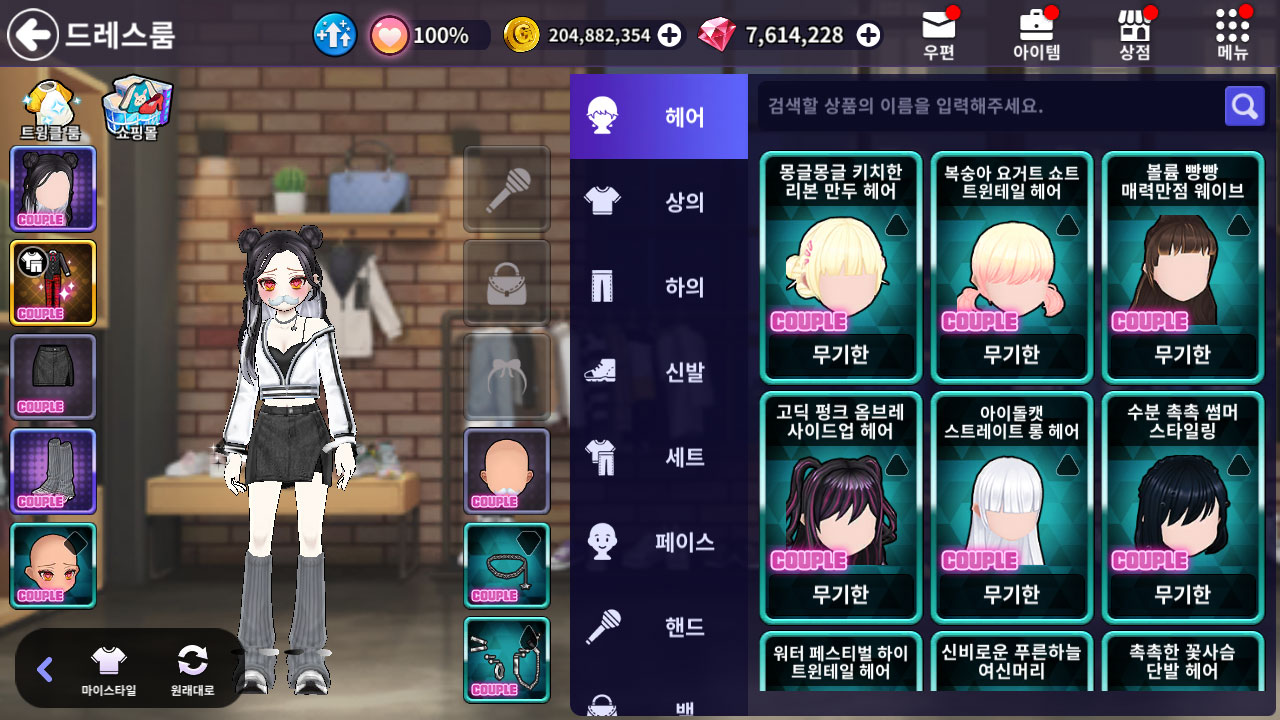
Task: Open the 아이템 inventory
Action: [x=1036, y=35]
